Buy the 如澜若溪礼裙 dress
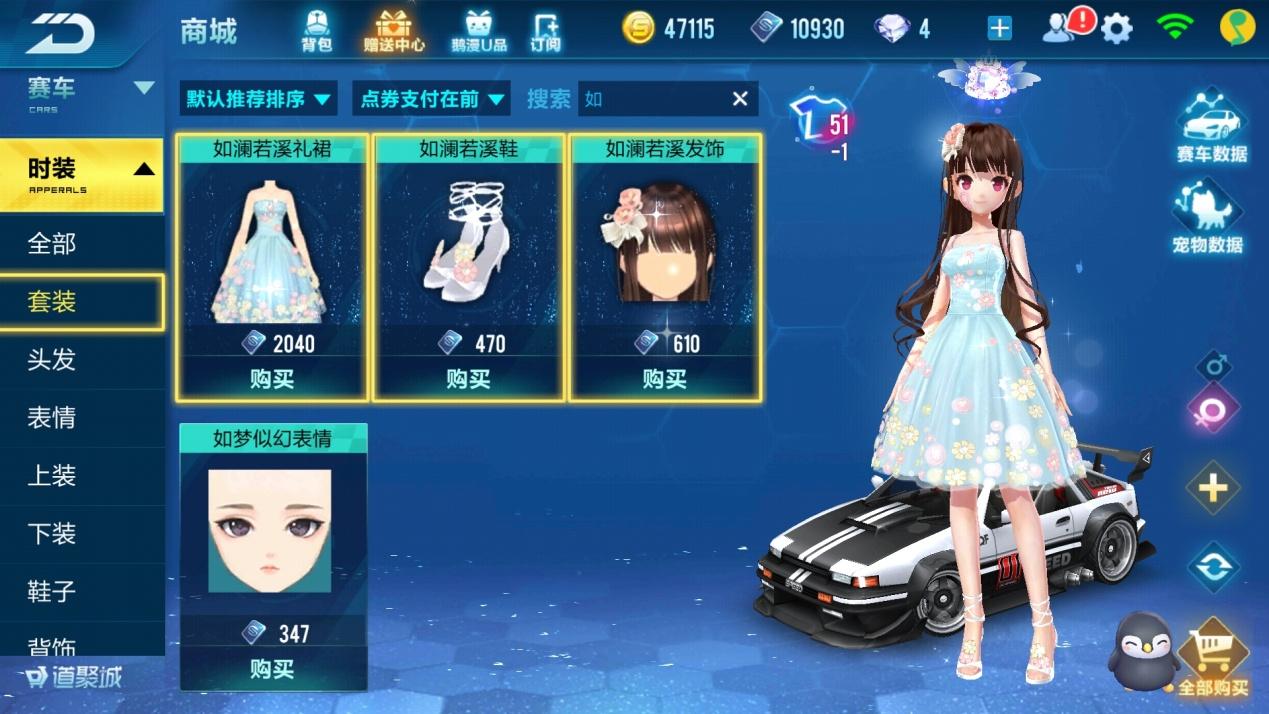Viewport: 1269px width, 714px height. coord(272,379)
